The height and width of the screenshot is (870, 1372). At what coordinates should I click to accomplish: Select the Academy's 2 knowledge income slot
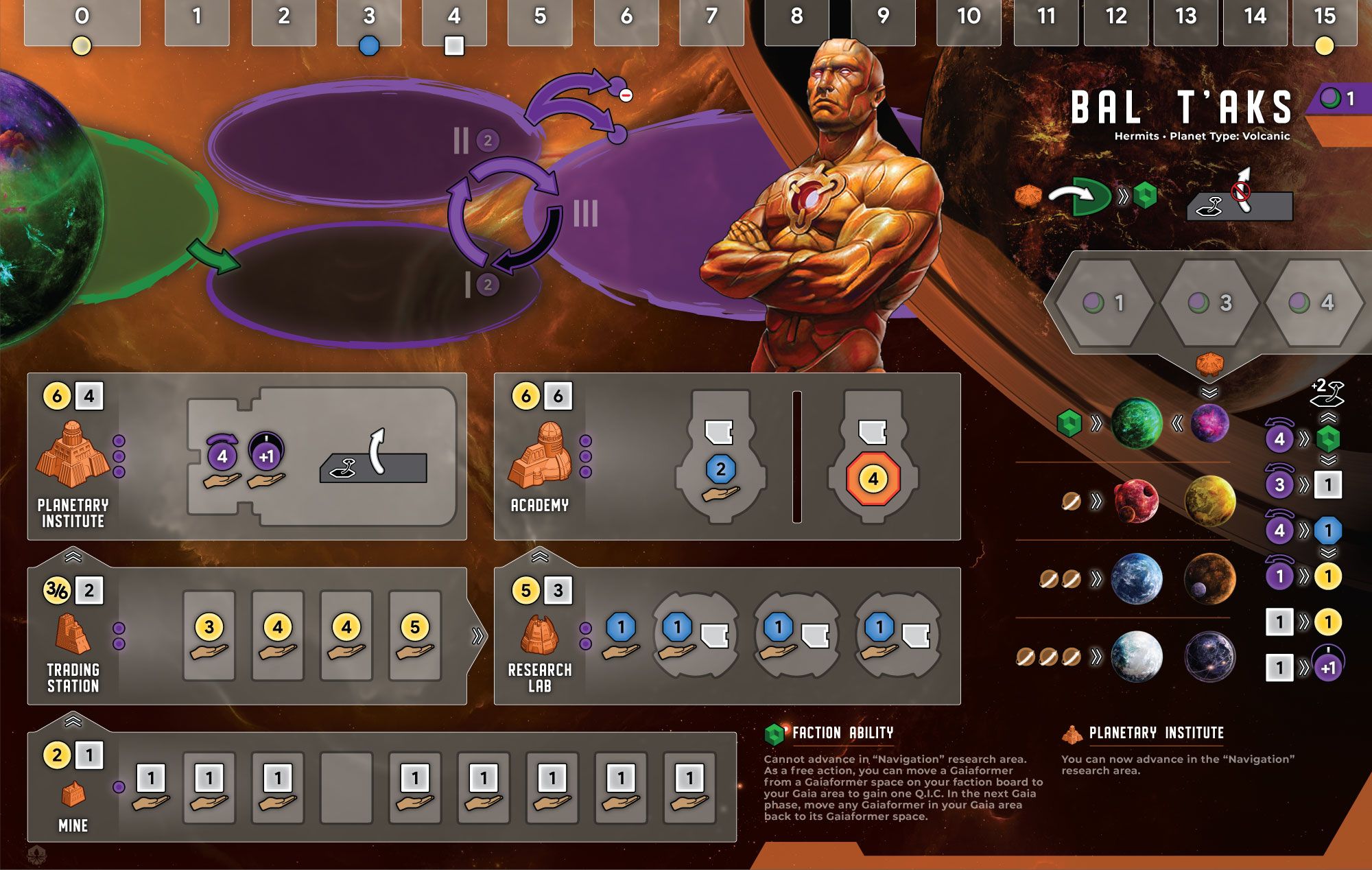click(x=720, y=470)
